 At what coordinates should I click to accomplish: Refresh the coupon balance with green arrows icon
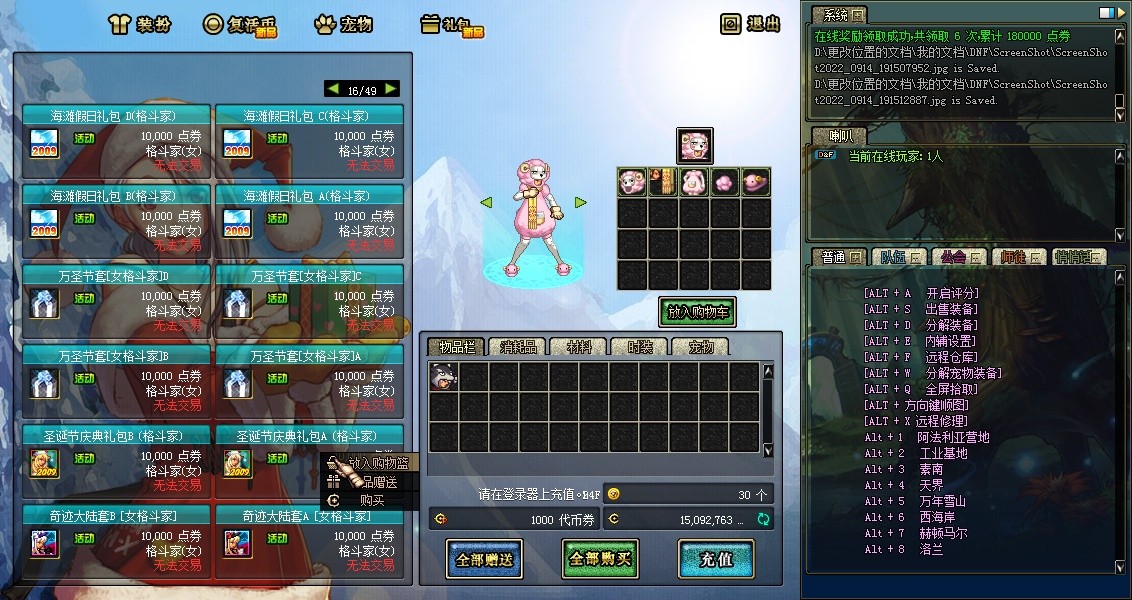pos(764,519)
